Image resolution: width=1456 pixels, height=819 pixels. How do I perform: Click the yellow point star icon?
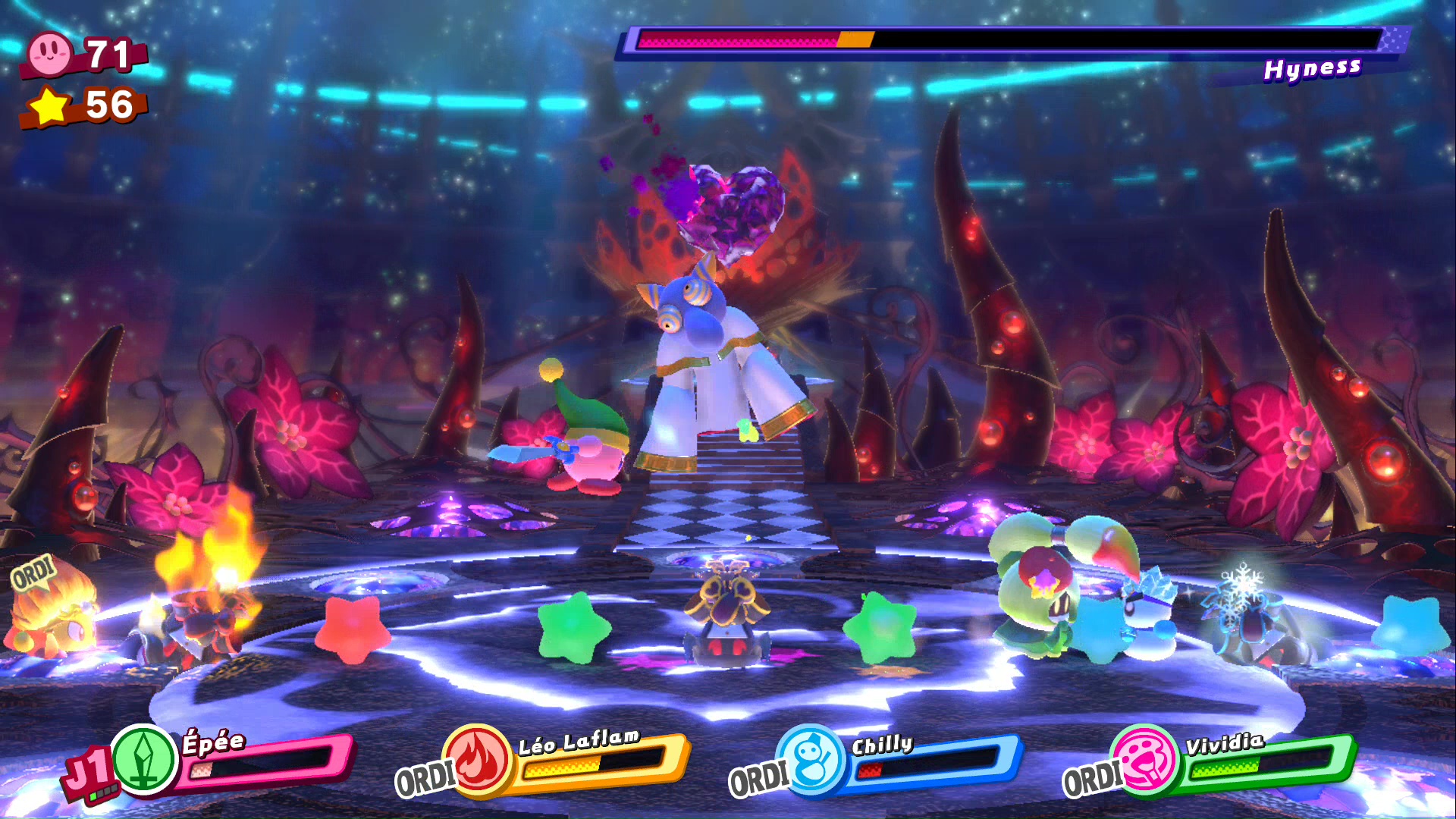click(50, 105)
